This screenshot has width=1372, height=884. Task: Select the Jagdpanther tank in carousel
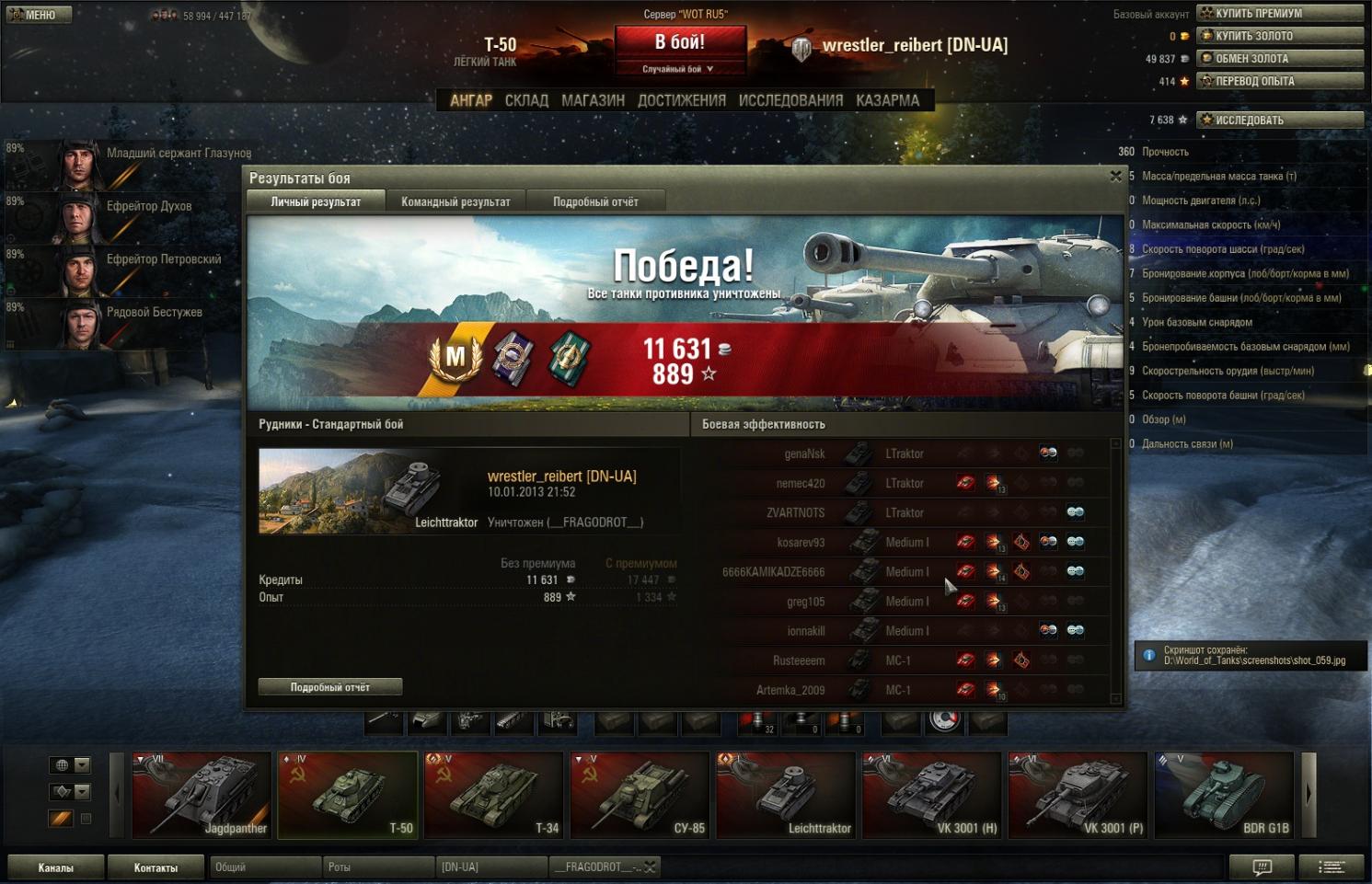(202, 795)
